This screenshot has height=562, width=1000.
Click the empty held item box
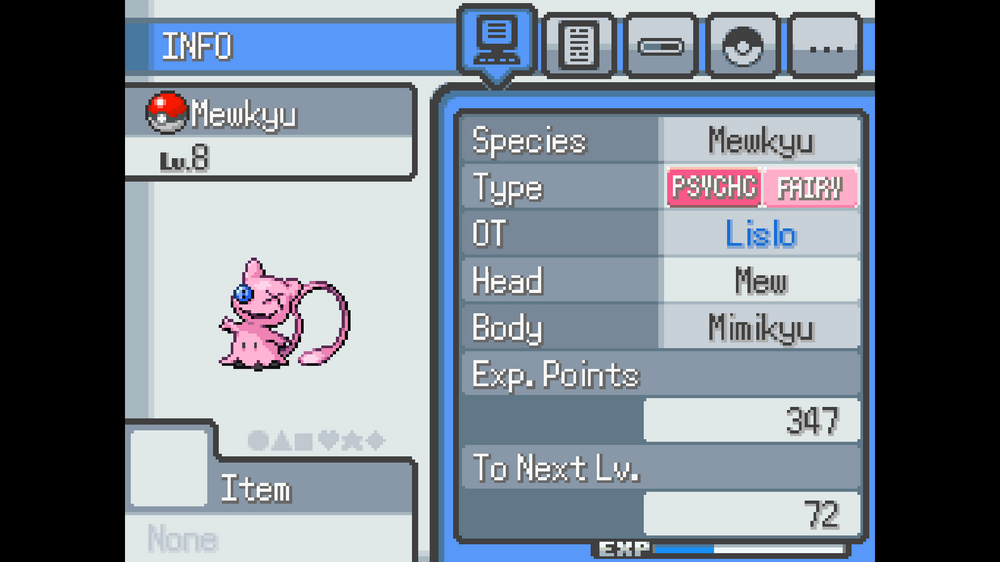(168, 468)
